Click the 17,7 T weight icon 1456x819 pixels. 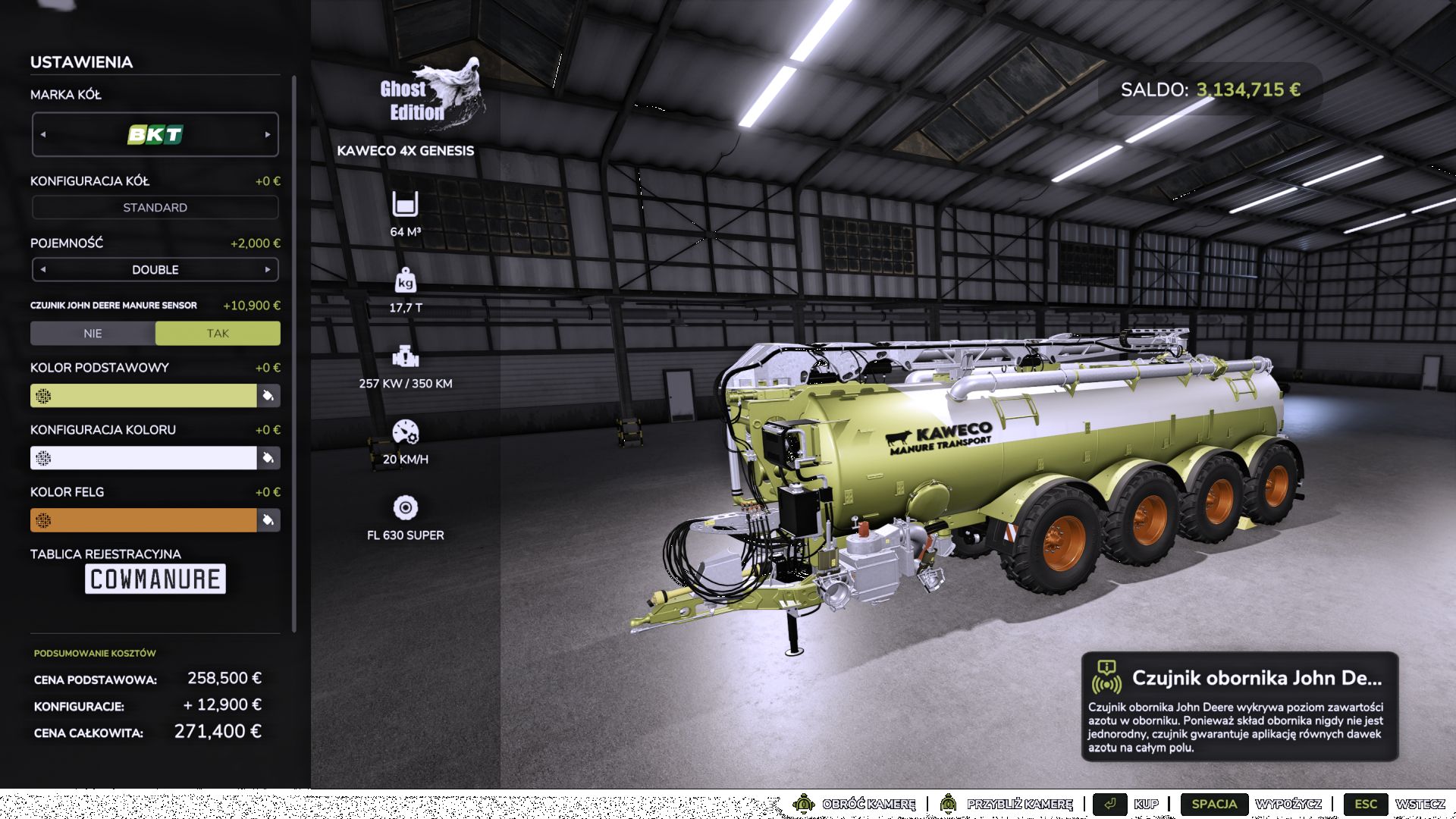[406, 282]
